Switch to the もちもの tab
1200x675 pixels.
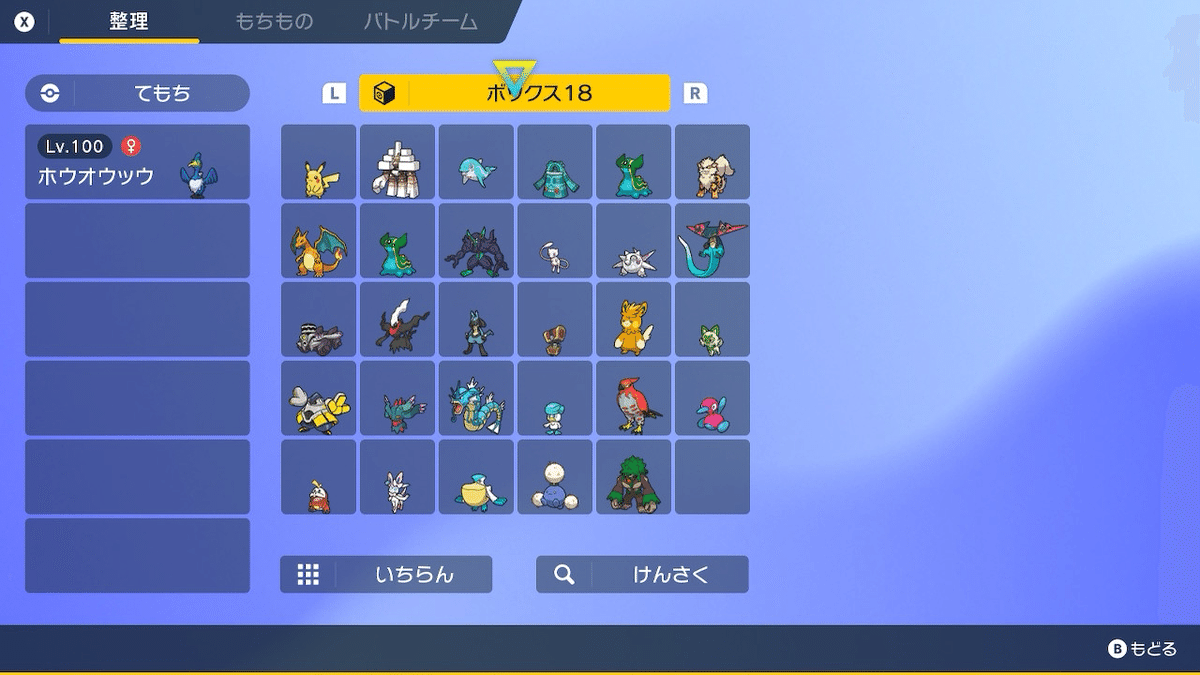point(274,21)
